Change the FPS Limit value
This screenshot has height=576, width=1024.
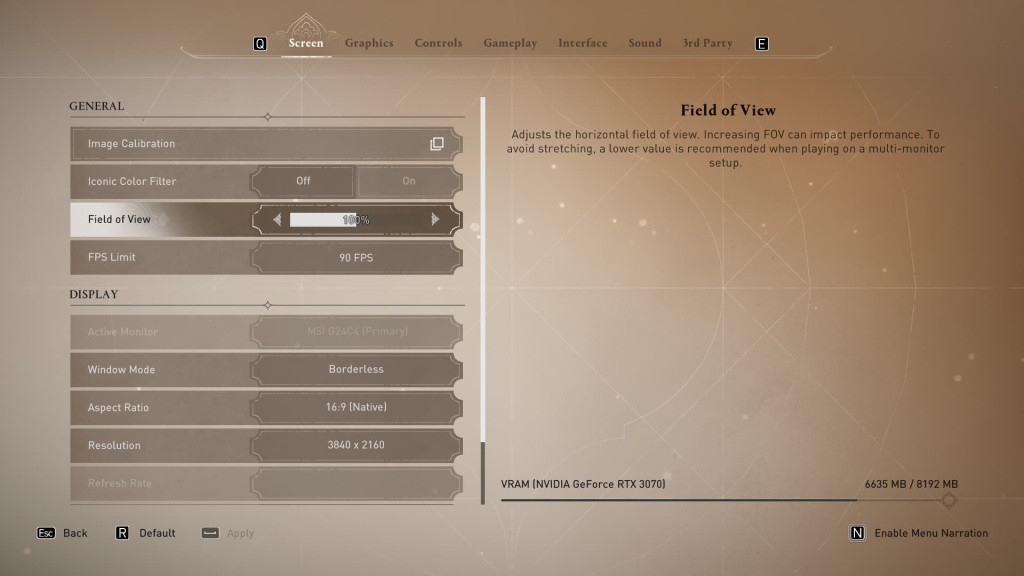[356, 257]
